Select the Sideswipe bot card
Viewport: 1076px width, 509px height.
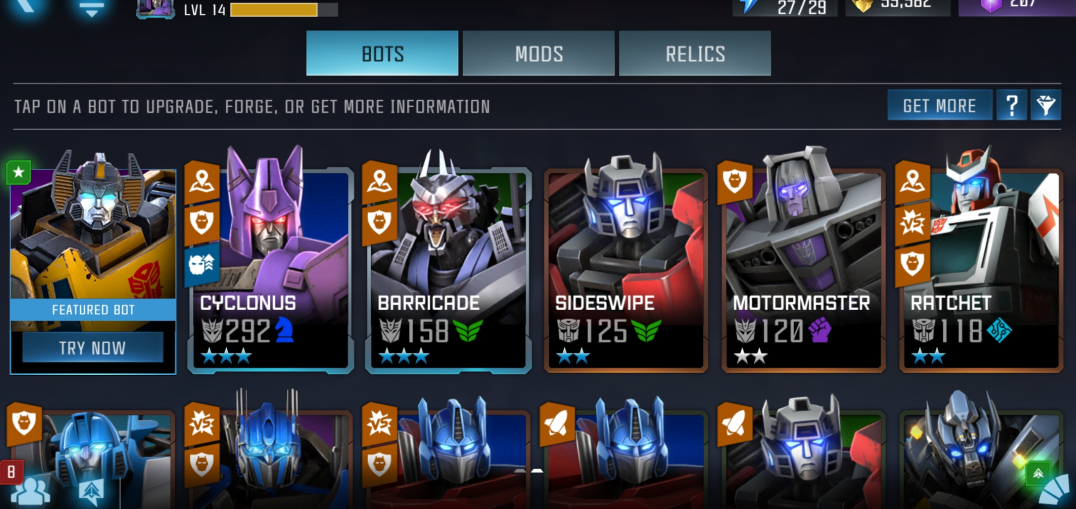click(626, 270)
